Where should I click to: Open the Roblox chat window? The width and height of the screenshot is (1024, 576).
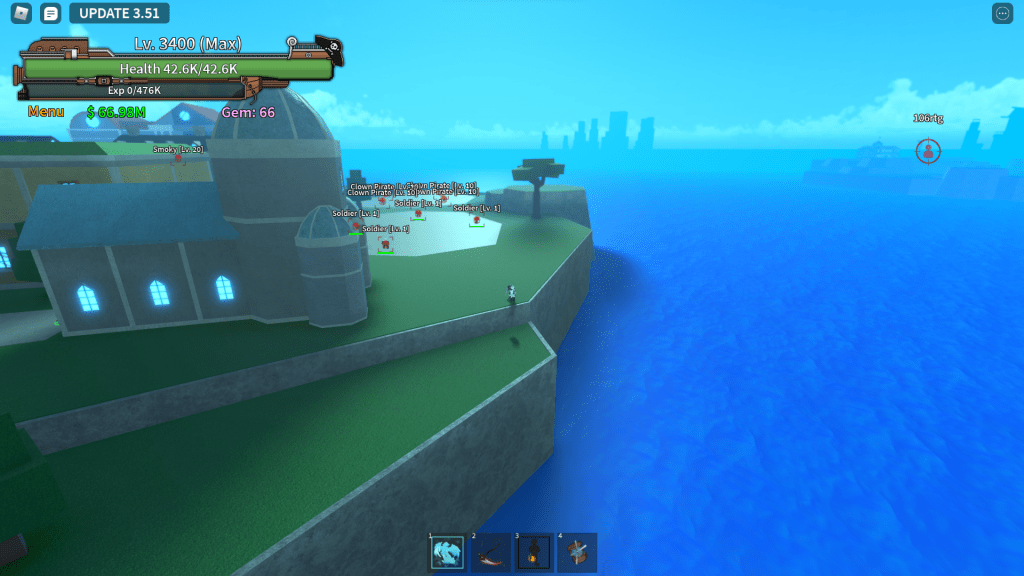tap(51, 13)
